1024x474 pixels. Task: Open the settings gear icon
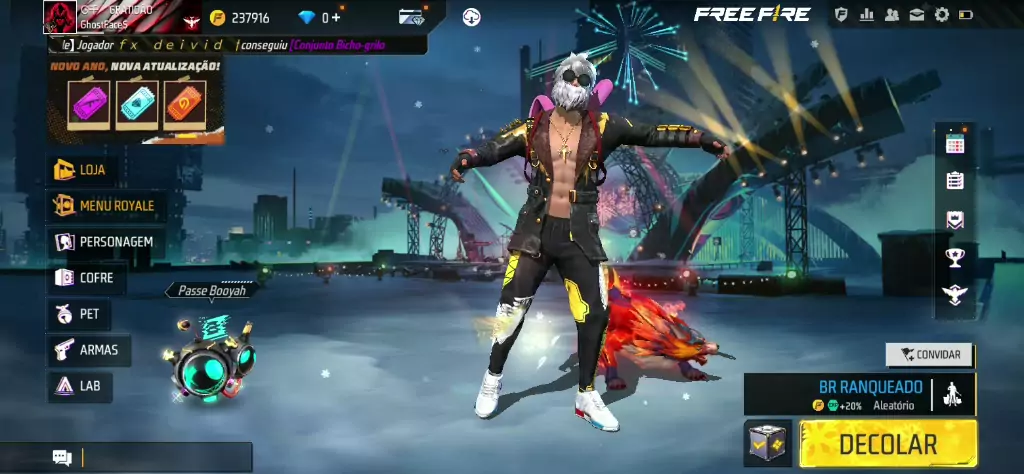[x=941, y=15]
